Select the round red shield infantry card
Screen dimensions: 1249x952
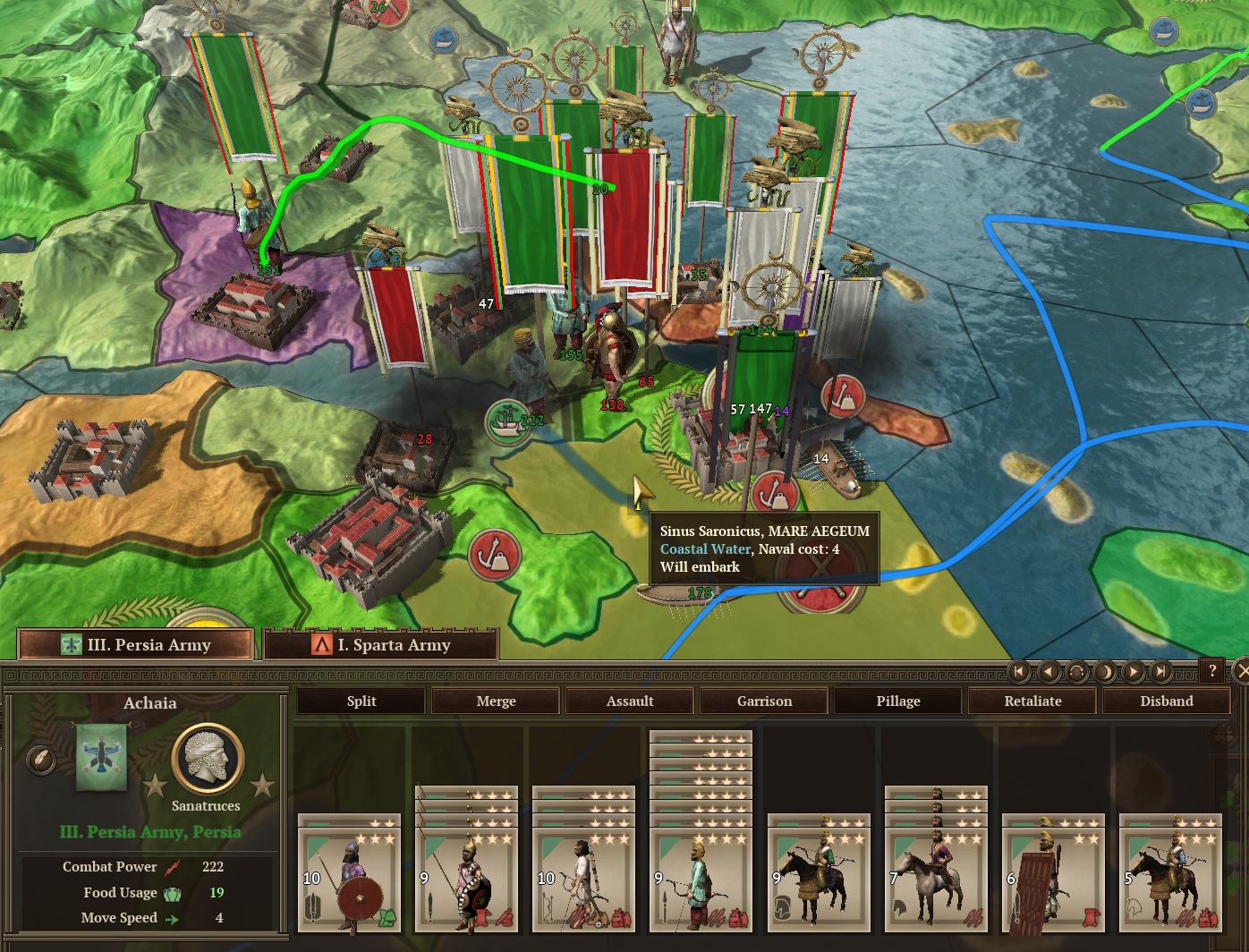(x=349, y=873)
